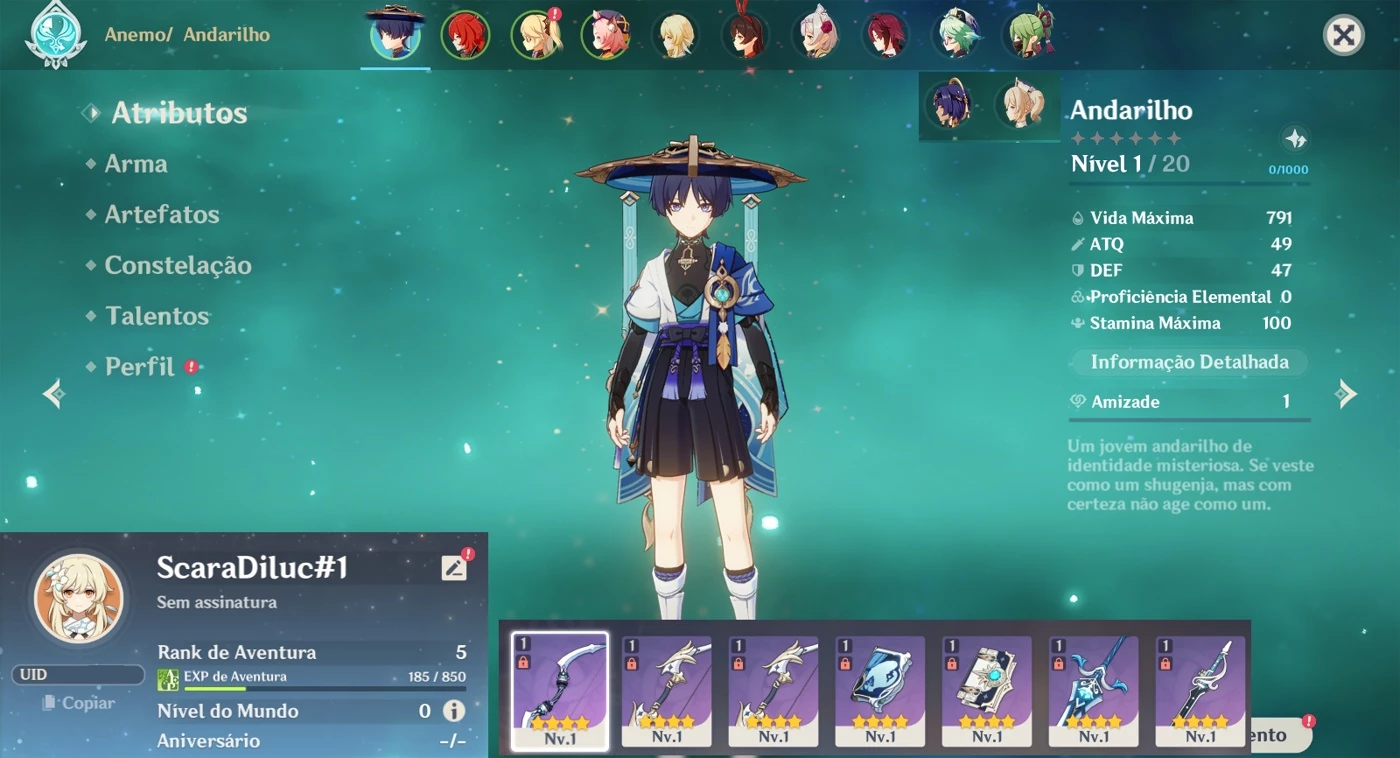
Task: Go to the next character arrow
Action: 1346,394
